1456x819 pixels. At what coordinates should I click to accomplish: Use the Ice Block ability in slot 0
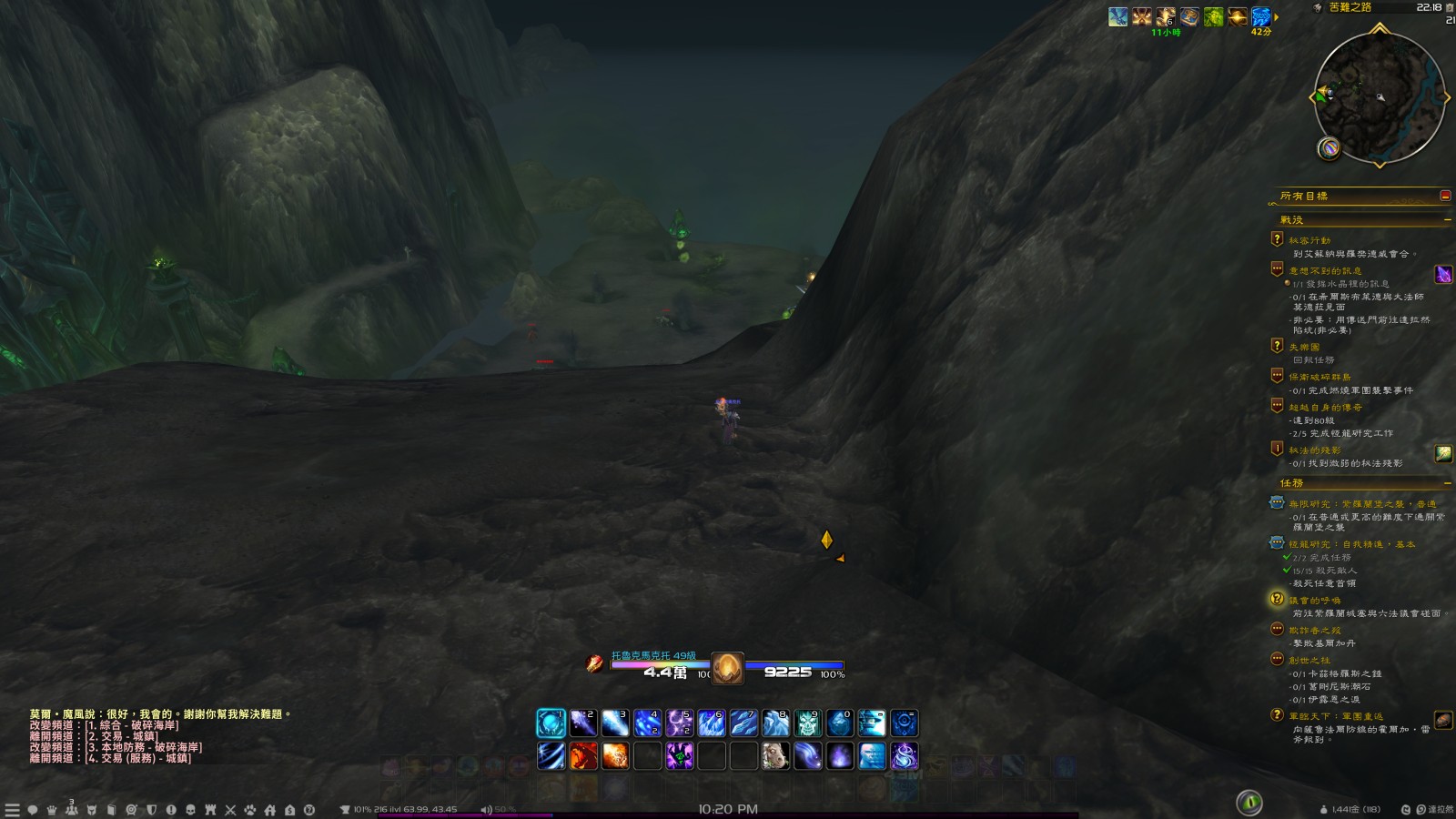840,723
